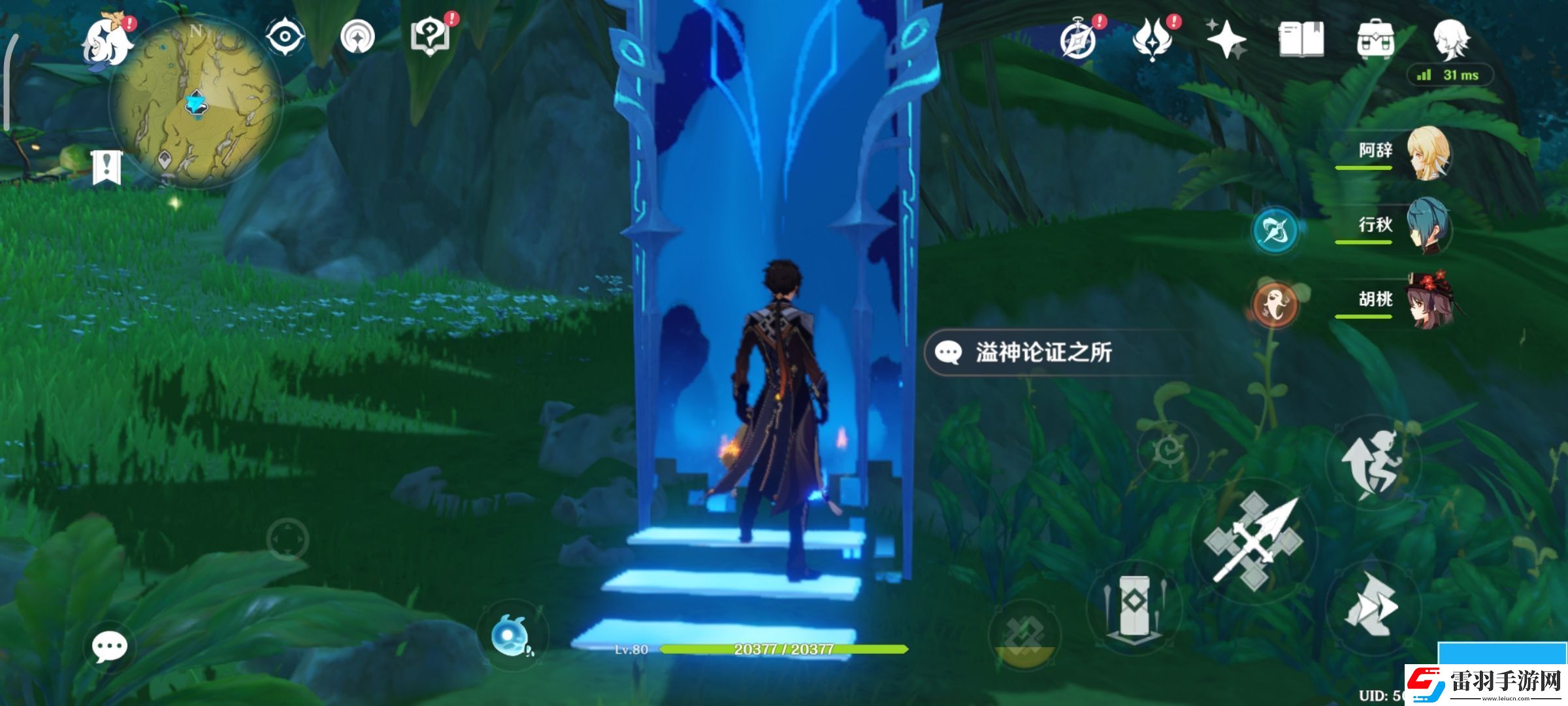Open the tutorial question-mark book
The height and width of the screenshot is (706, 1568).
430,37
